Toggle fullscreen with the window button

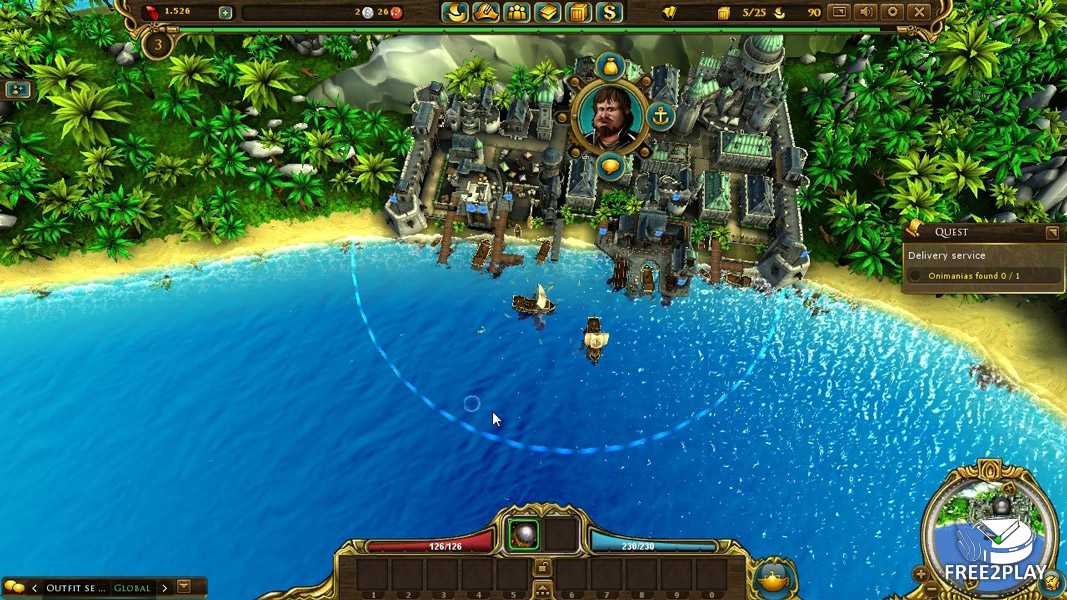pyautogui.click(x=840, y=13)
